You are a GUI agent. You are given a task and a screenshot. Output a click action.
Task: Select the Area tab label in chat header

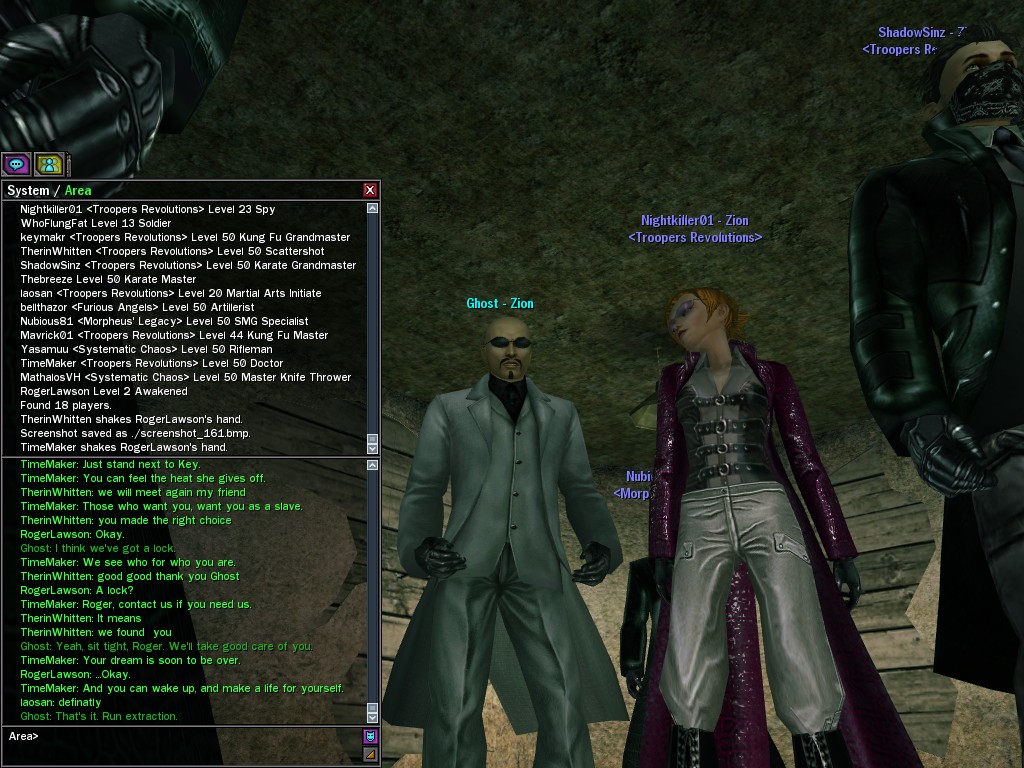[78, 190]
